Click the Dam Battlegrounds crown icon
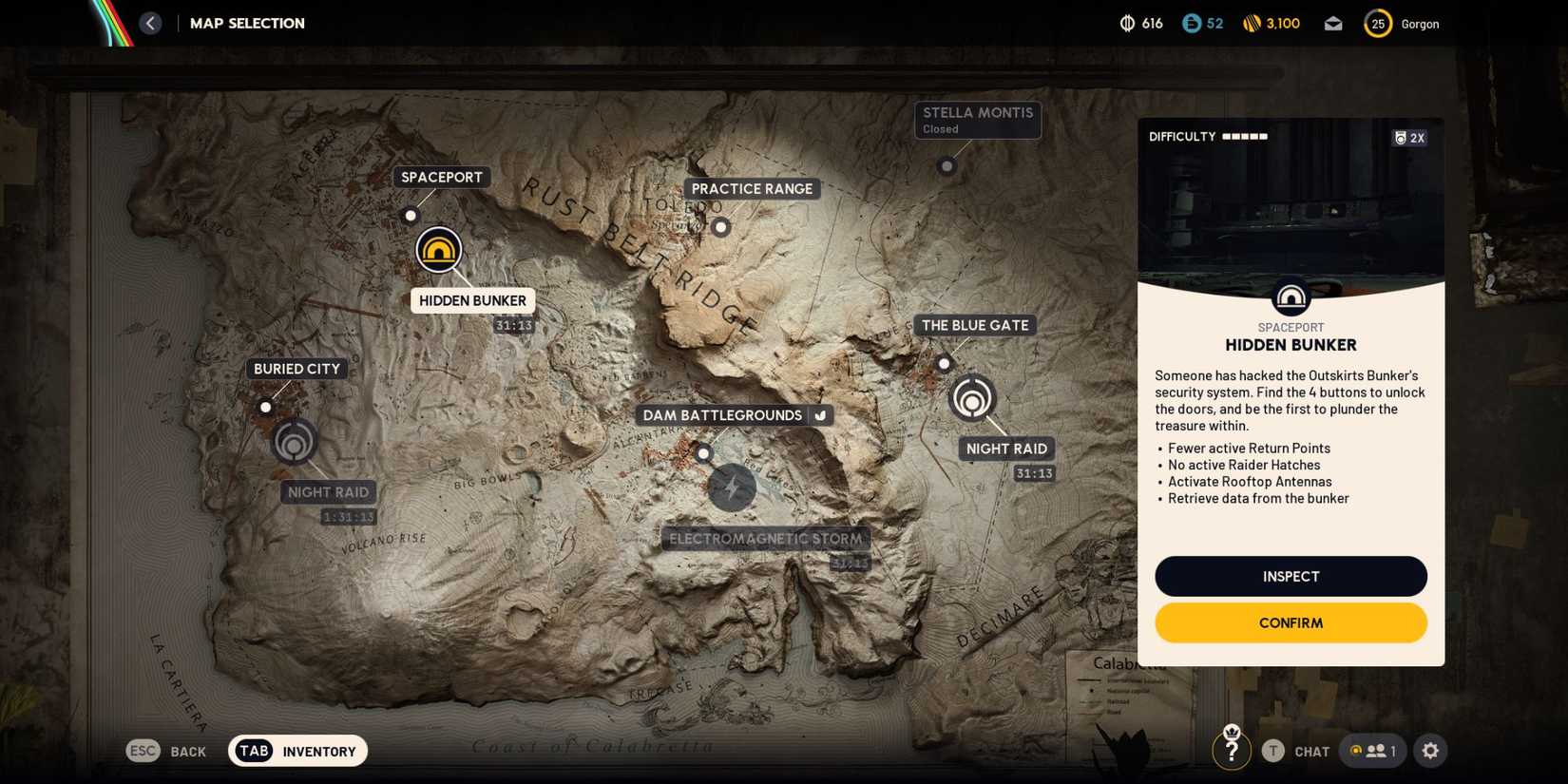 [819, 415]
